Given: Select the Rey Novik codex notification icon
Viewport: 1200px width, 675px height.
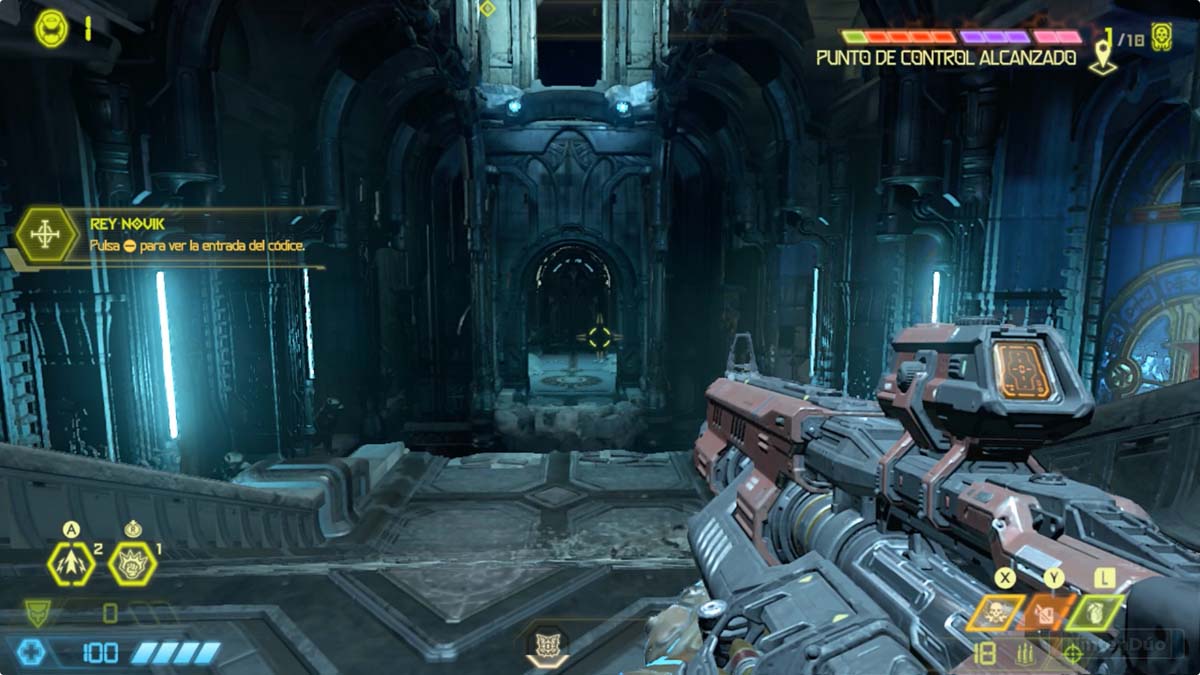Looking at the screenshot, I should click(47, 235).
